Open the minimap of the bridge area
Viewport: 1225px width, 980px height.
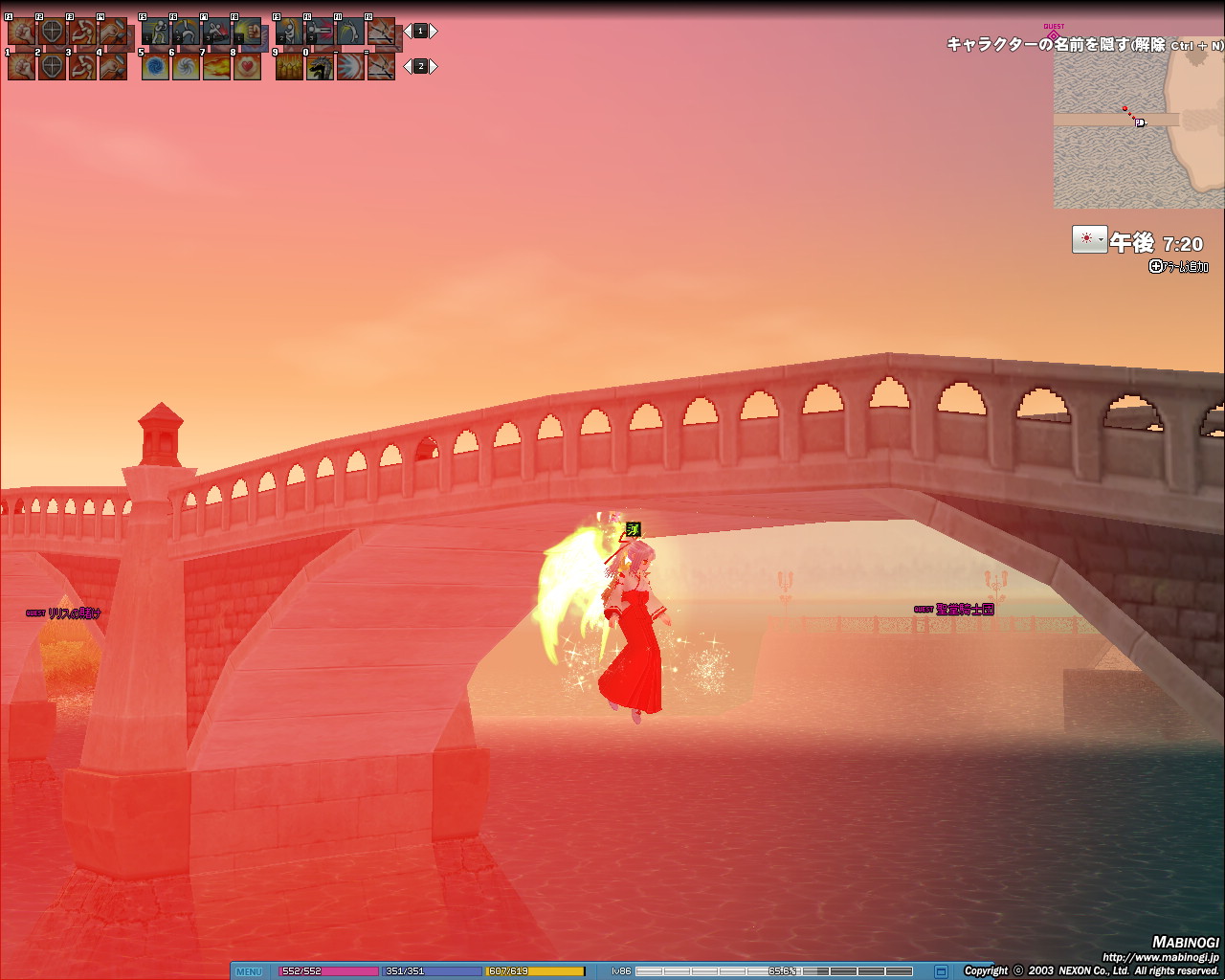[1138, 124]
